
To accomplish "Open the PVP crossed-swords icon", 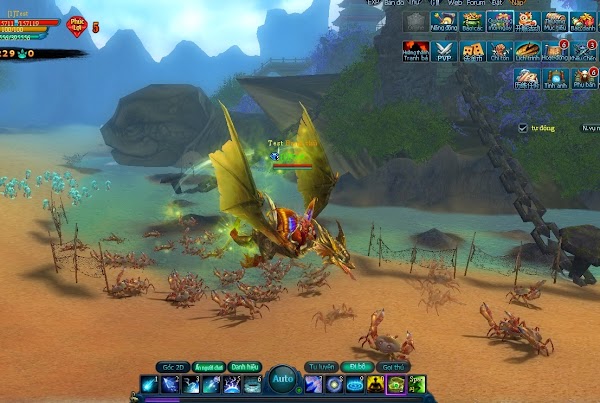I will (443, 49).
